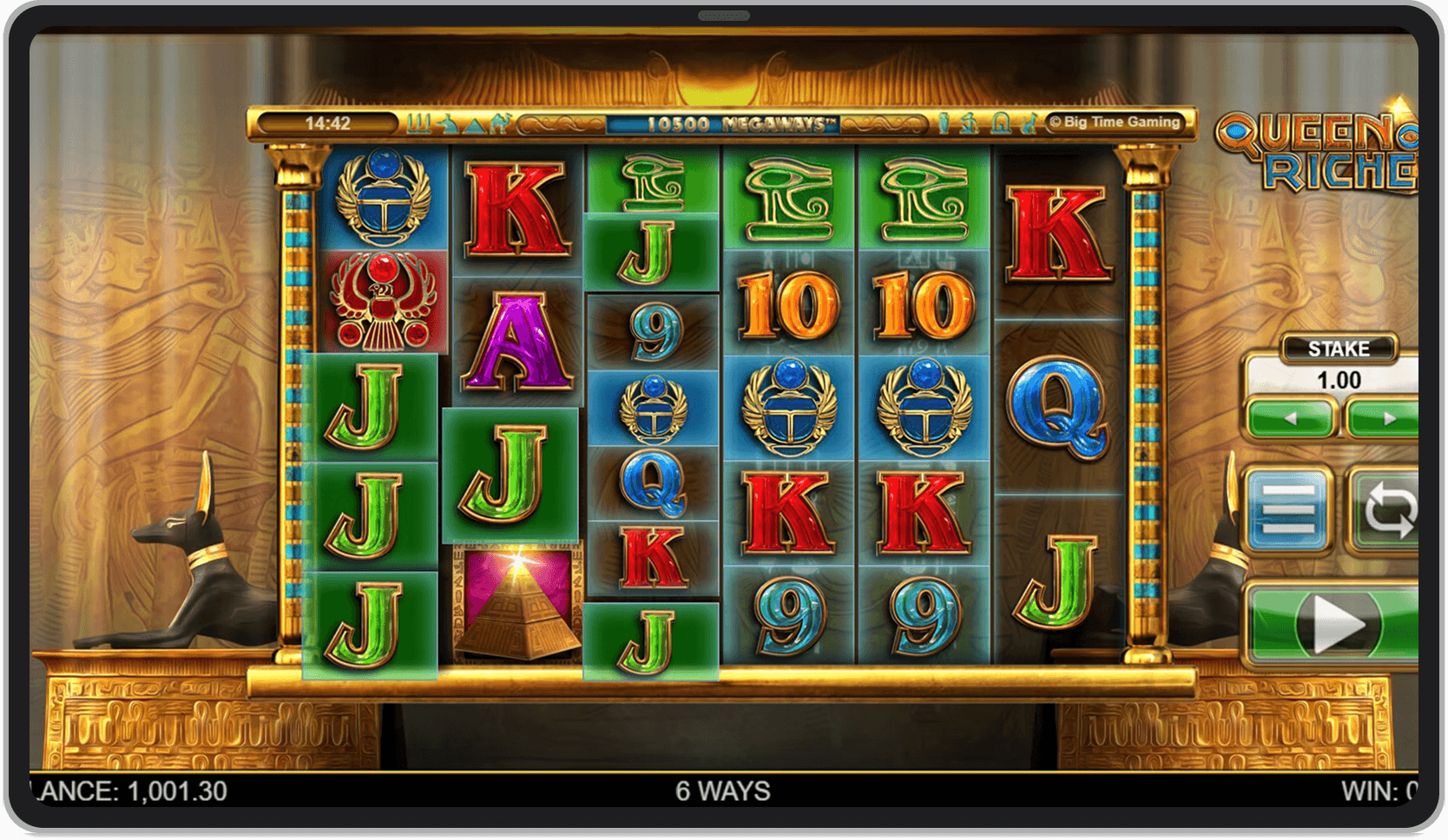Select the blue scarab symbol on reel one

378,195
